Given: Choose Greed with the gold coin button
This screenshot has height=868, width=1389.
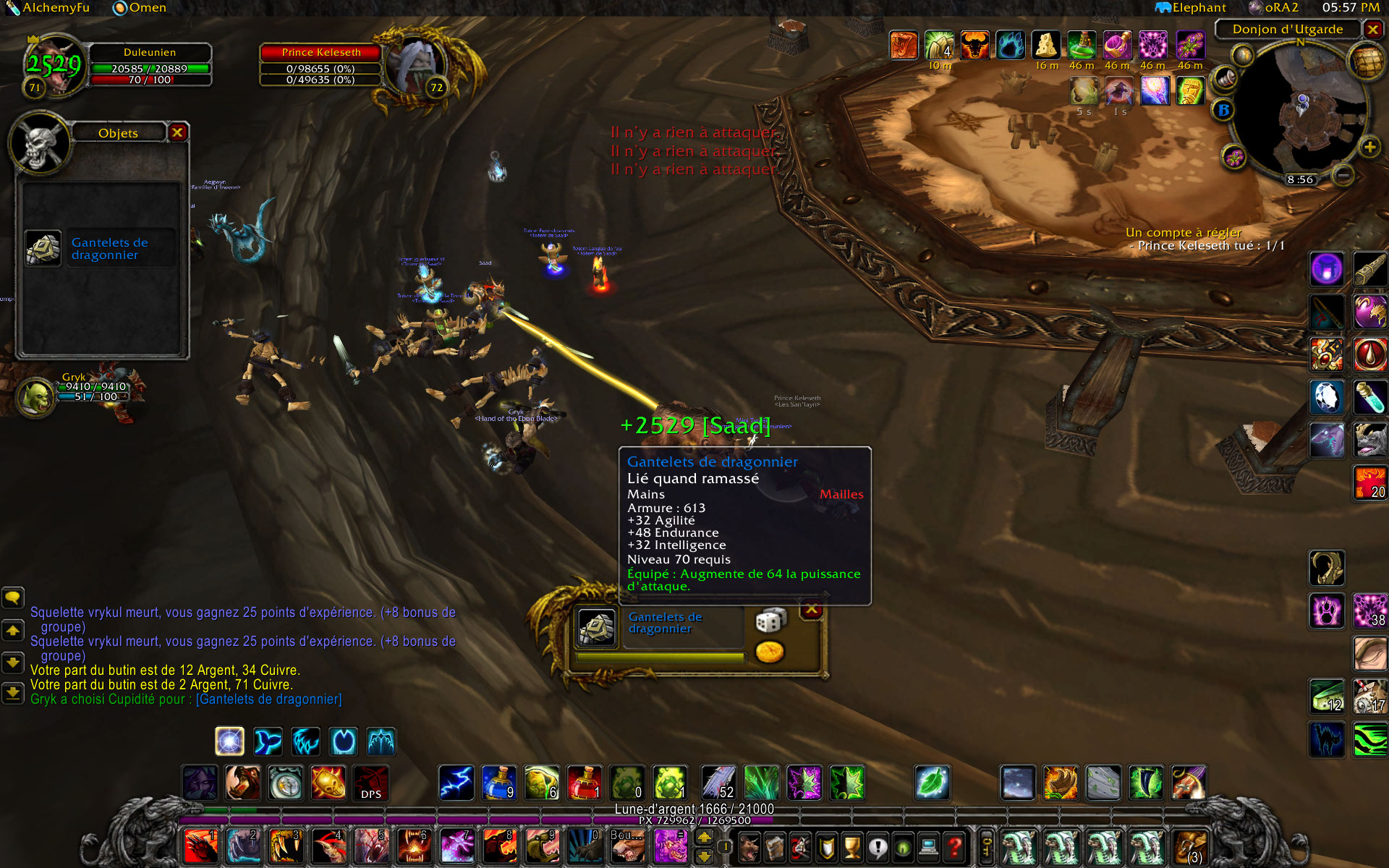Looking at the screenshot, I should point(770,652).
